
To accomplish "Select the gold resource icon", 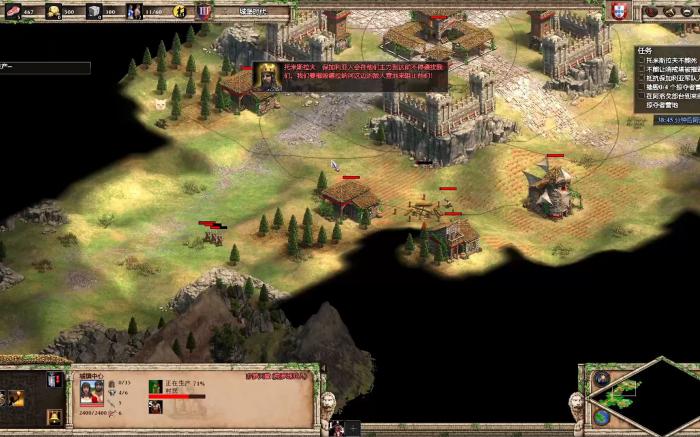I will coord(53,11).
